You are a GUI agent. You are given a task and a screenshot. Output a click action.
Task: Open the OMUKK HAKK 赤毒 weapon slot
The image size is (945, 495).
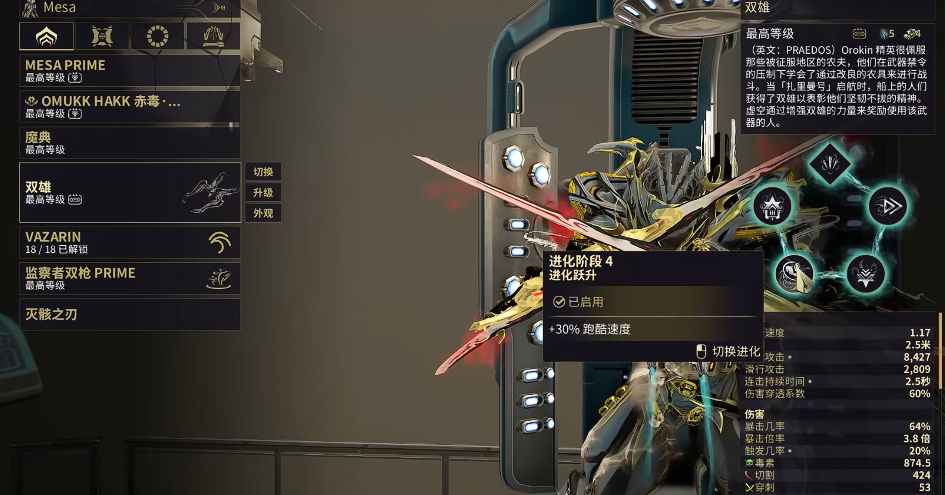click(130, 106)
